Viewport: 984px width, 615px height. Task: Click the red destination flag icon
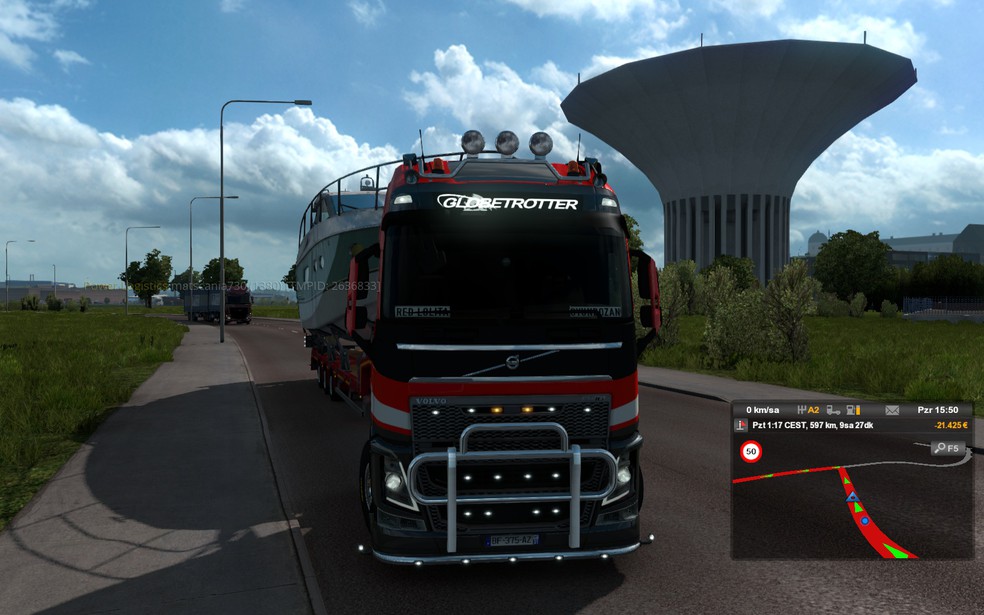pos(741,425)
